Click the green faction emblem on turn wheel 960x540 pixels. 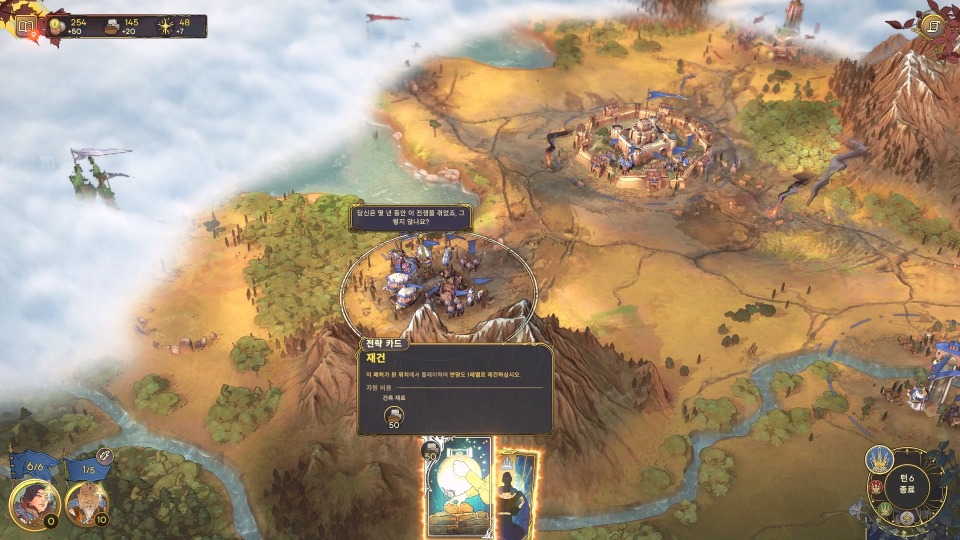pos(884,507)
